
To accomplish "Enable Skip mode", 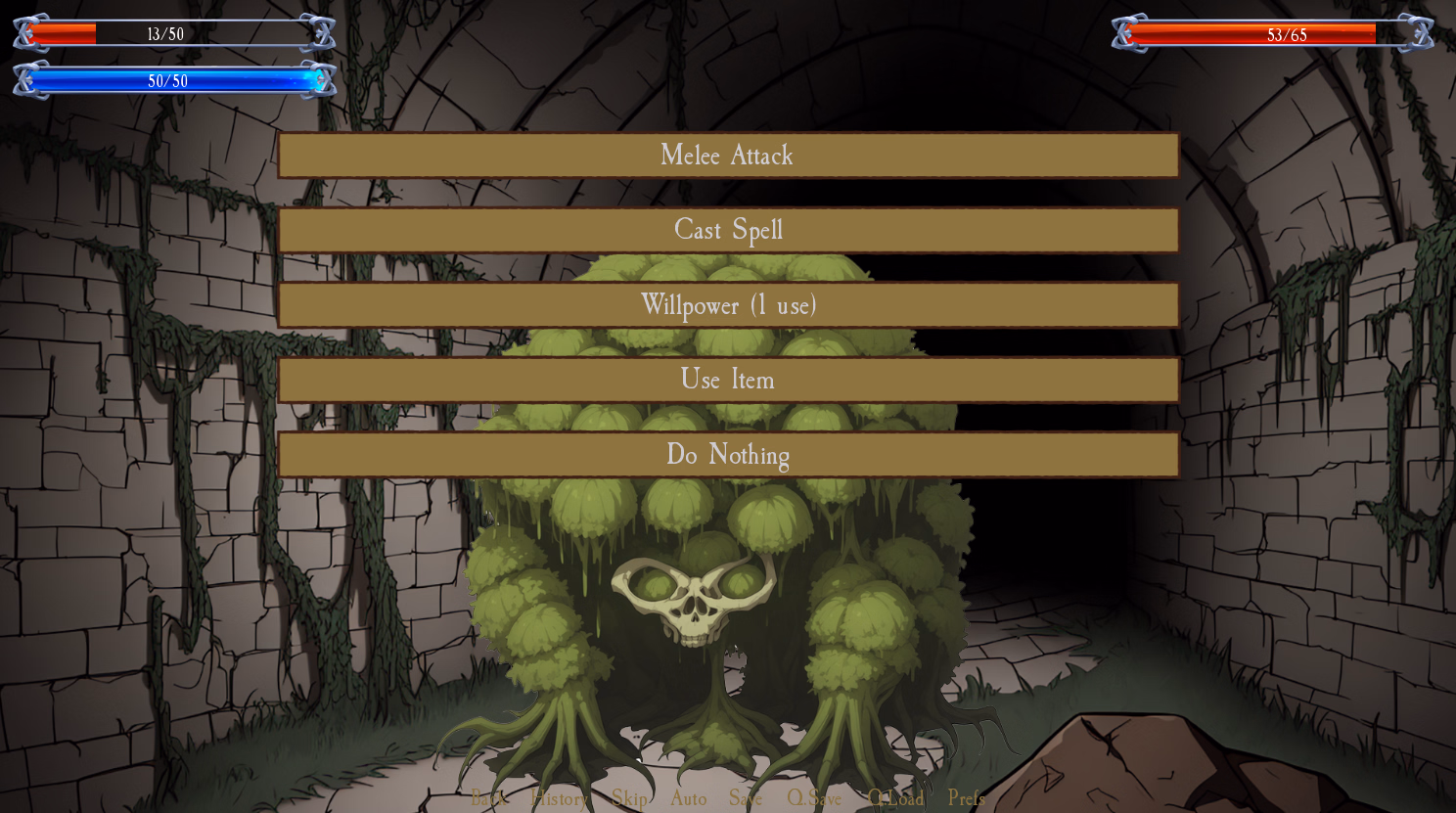I will [x=628, y=799].
